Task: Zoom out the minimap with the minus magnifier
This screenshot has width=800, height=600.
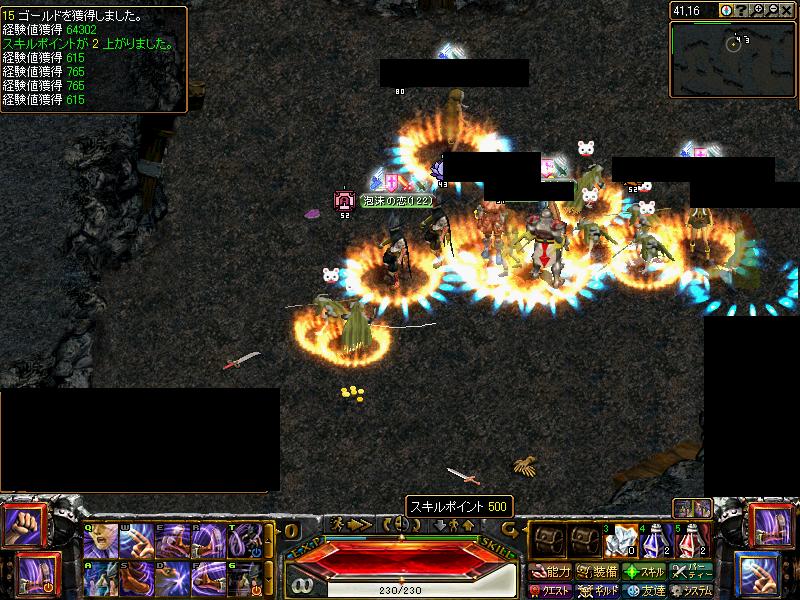Action: tap(772, 10)
